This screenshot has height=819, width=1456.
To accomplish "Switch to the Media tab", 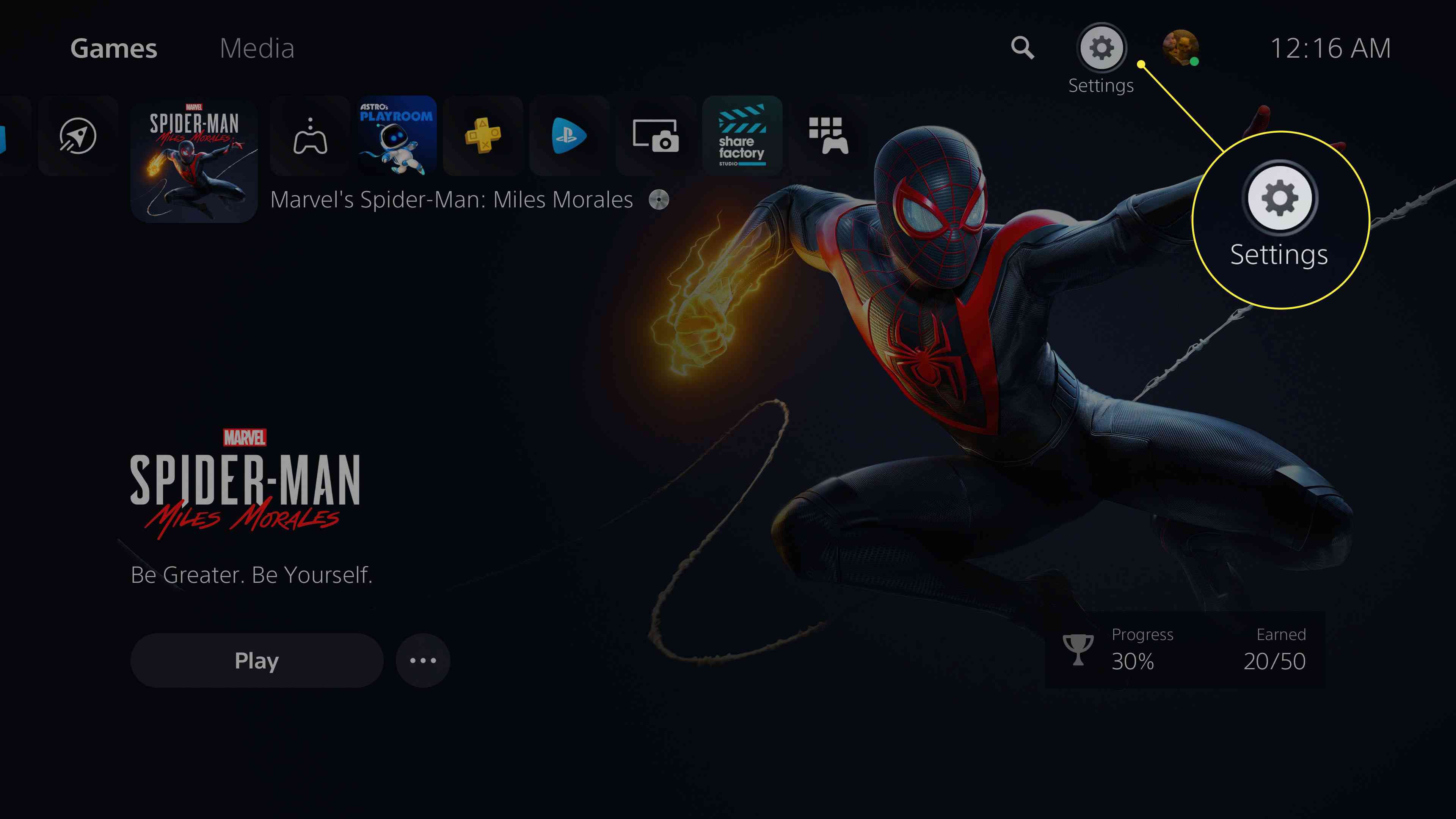I will point(257,49).
